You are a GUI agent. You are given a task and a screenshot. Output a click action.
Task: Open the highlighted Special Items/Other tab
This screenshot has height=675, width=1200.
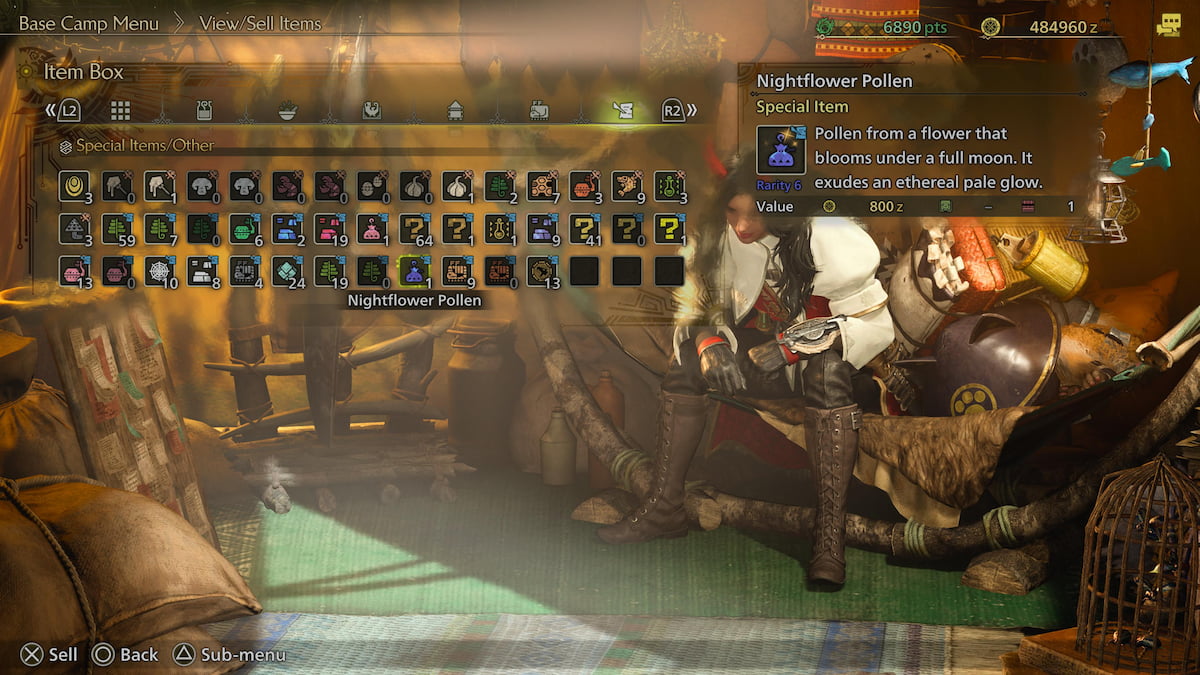(x=623, y=110)
